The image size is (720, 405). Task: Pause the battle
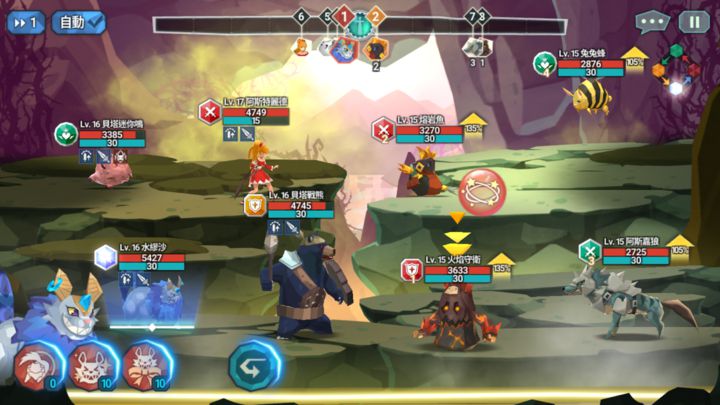693,21
